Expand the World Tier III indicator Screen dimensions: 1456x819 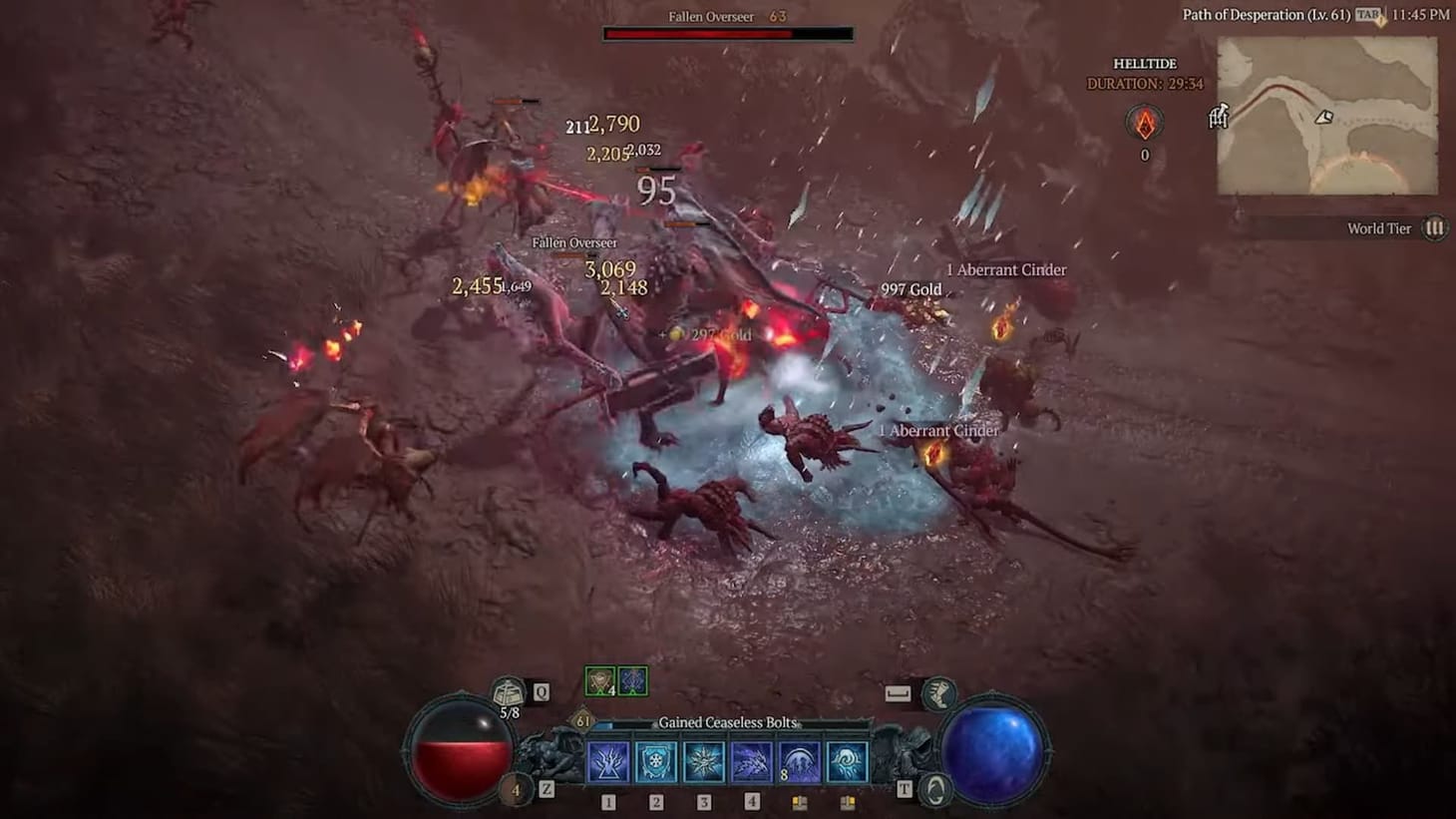pos(1434,228)
